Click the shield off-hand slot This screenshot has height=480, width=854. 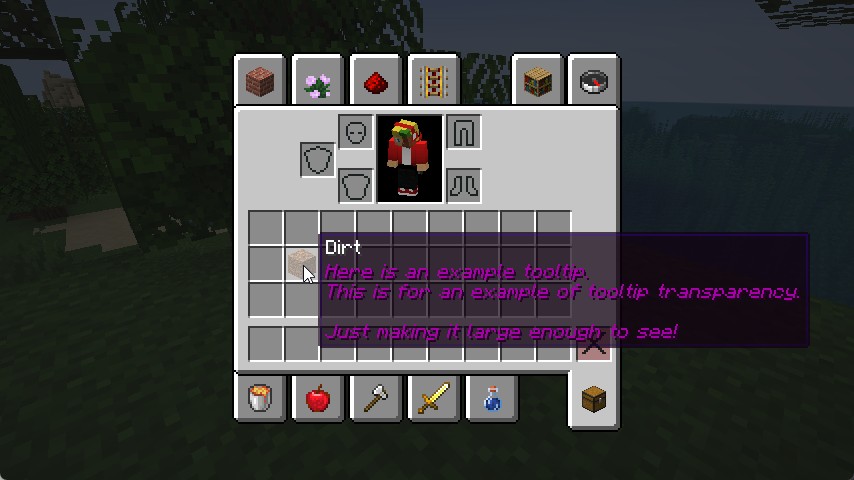(x=318, y=159)
